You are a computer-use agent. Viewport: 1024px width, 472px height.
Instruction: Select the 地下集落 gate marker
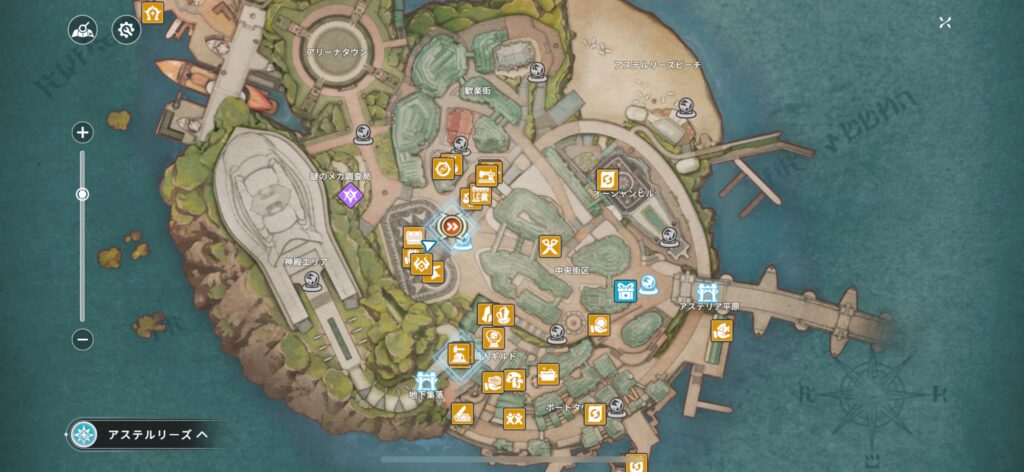(425, 382)
